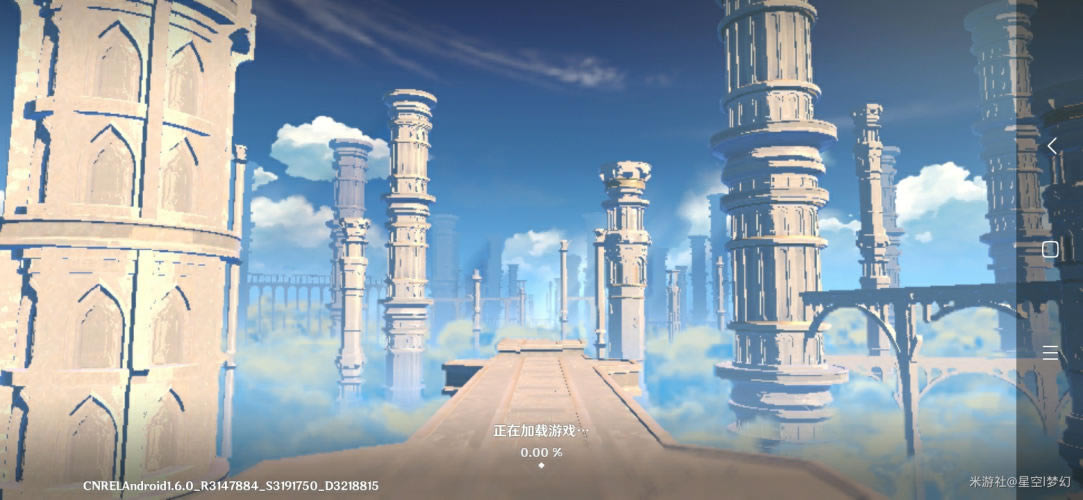
Task: Tap the Android home square button
Action: click(x=1050, y=250)
